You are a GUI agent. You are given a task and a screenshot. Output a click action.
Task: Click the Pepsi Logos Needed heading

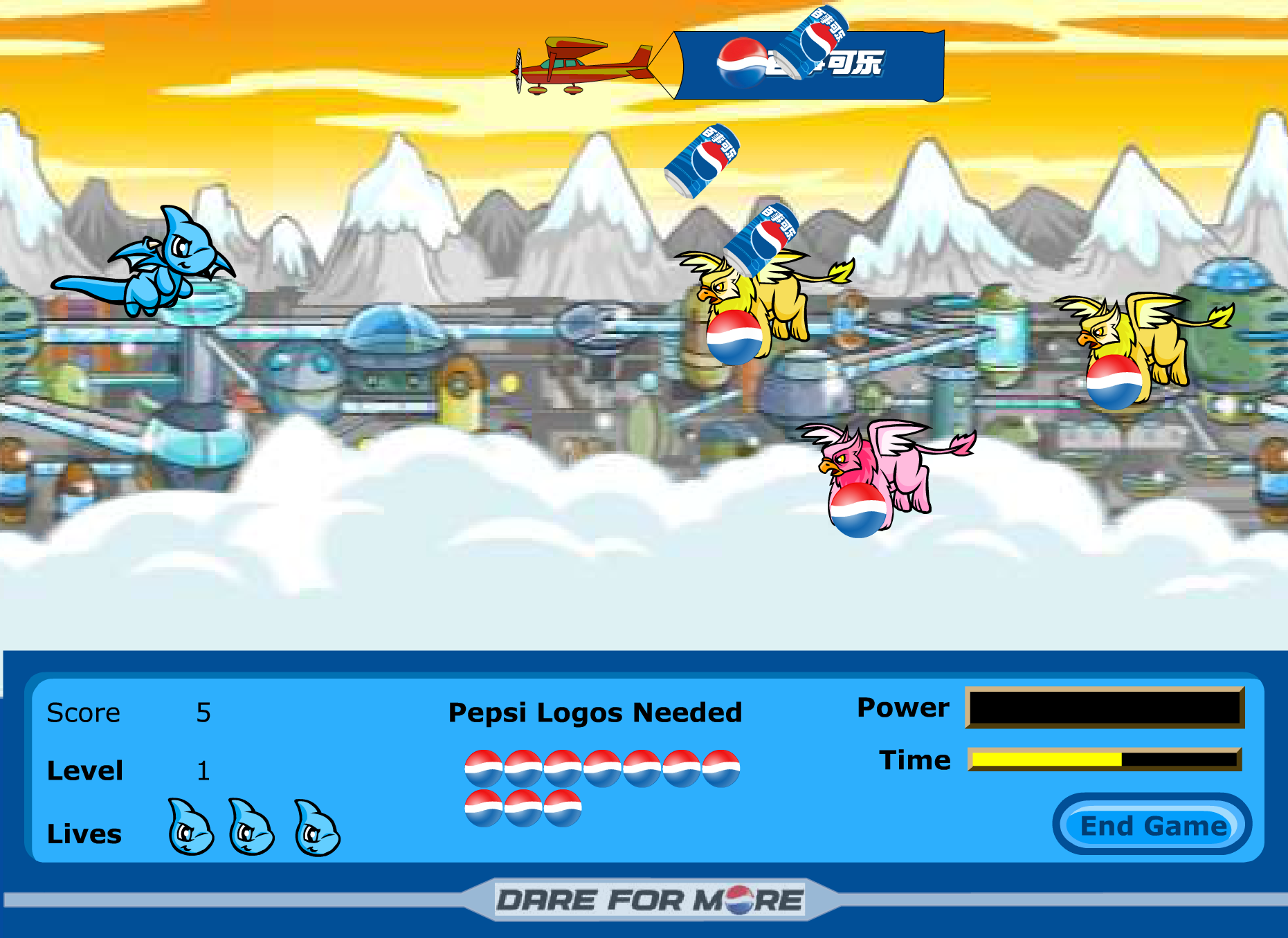(x=595, y=712)
